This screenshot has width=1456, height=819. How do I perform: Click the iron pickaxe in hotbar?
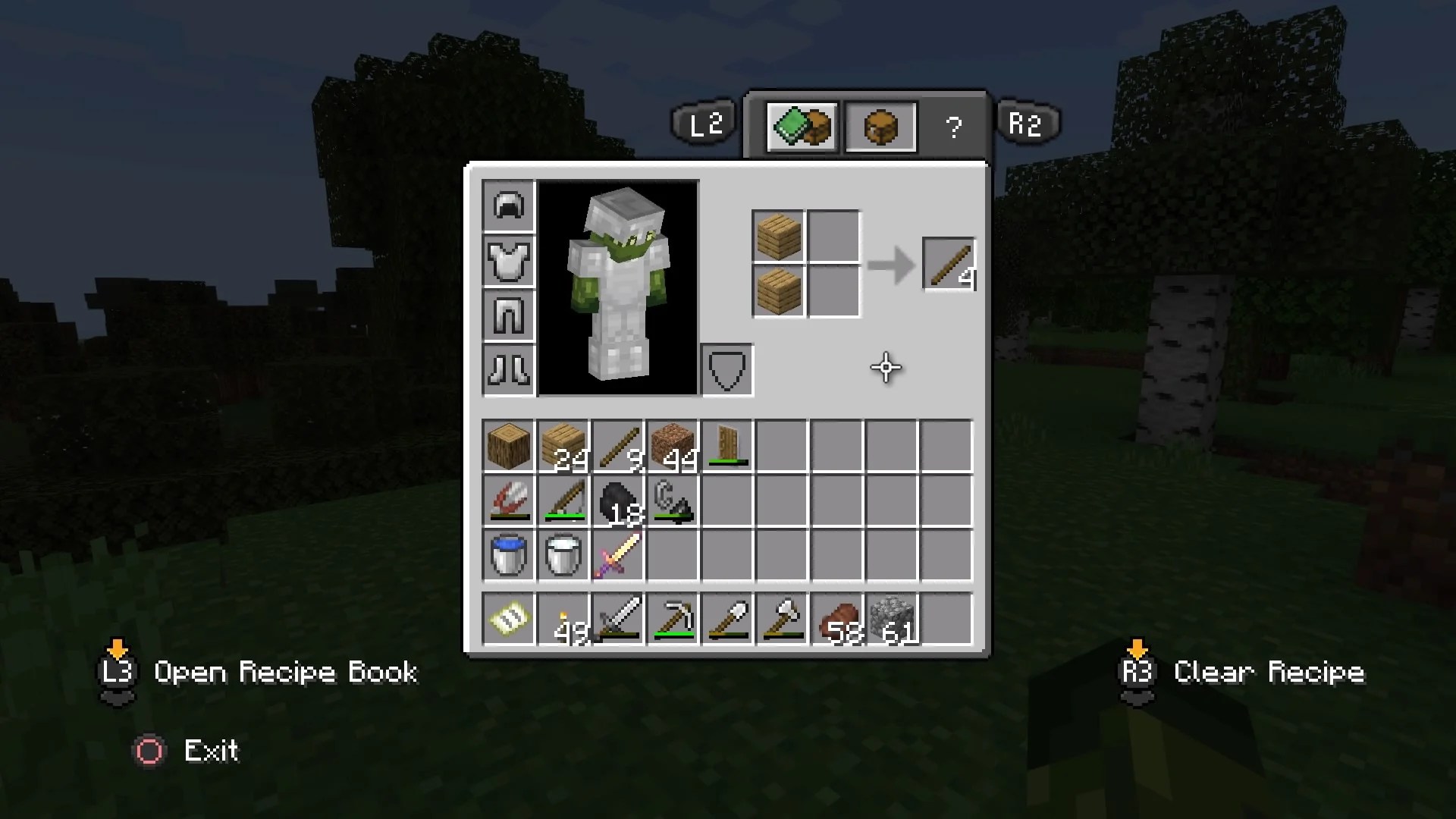click(x=672, y=618)
